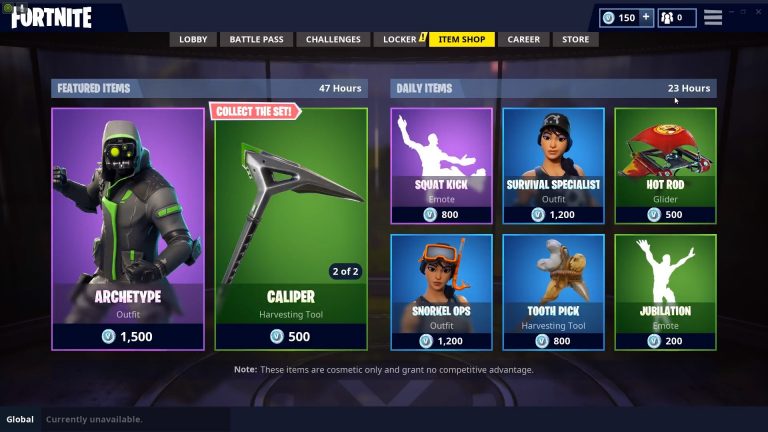Select the Item Shop tab
Viewport: 768px width, 432px height.
[x=461, y=40]
